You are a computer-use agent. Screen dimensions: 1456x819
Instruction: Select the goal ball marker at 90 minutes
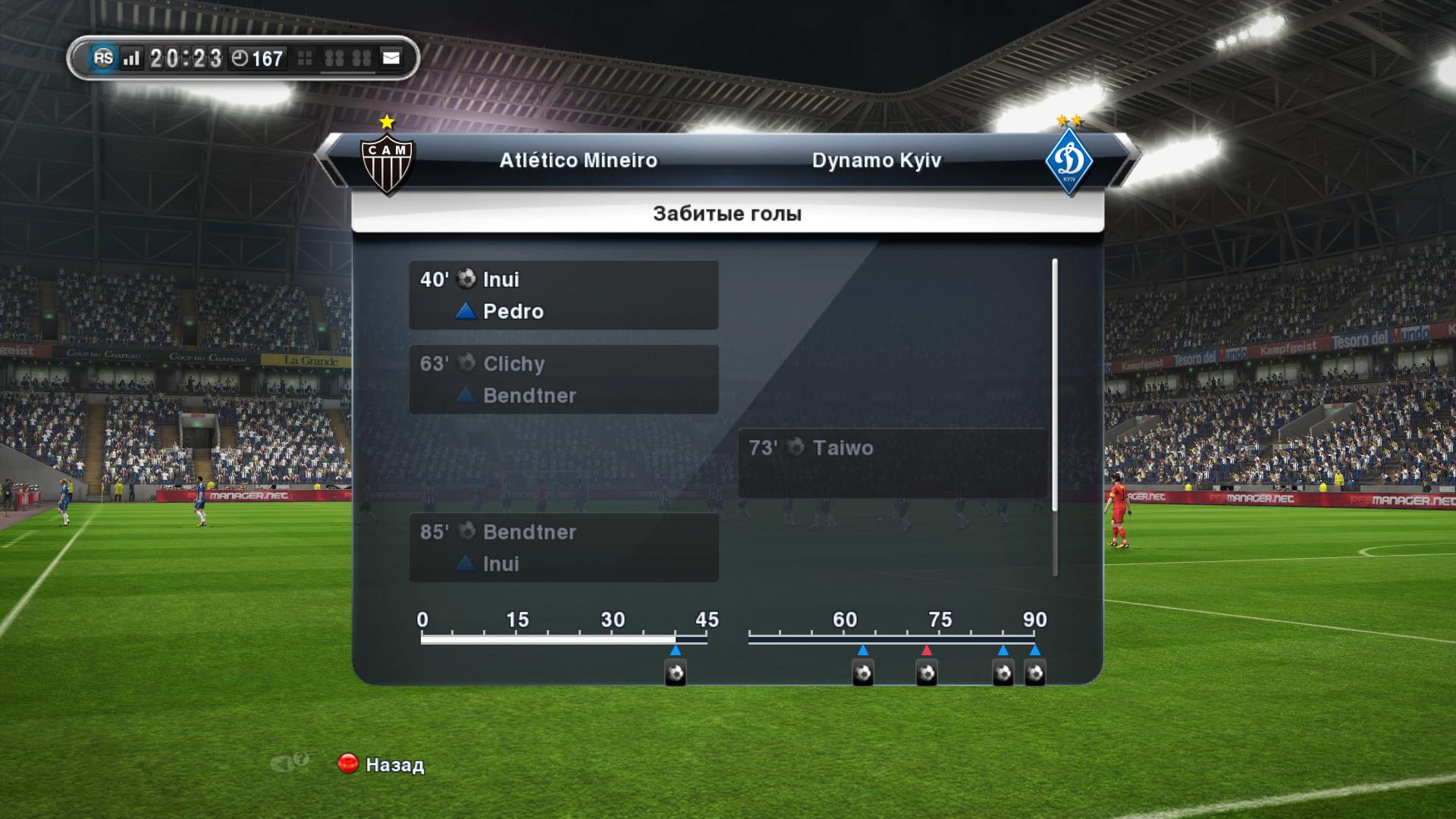click(1035, 673)
